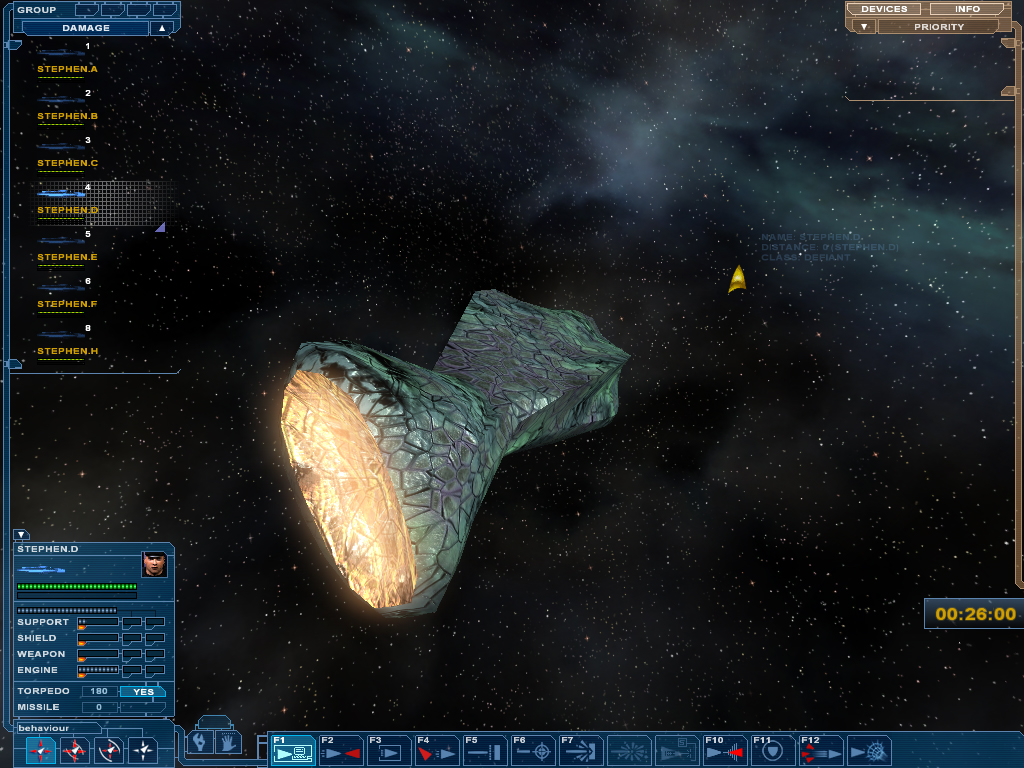This screenshot has height=768, width=1024.
Task: Click the DAMAGE header button
Action: [85, 28]
